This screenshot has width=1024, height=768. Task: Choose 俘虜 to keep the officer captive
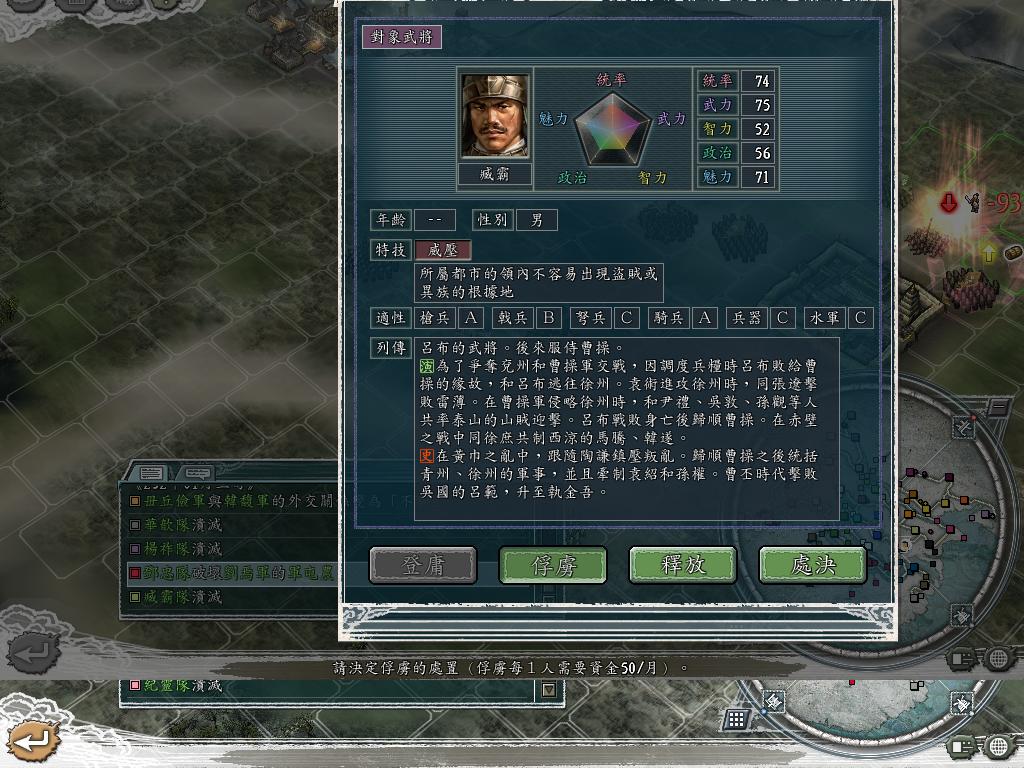[x=553, y=565]
